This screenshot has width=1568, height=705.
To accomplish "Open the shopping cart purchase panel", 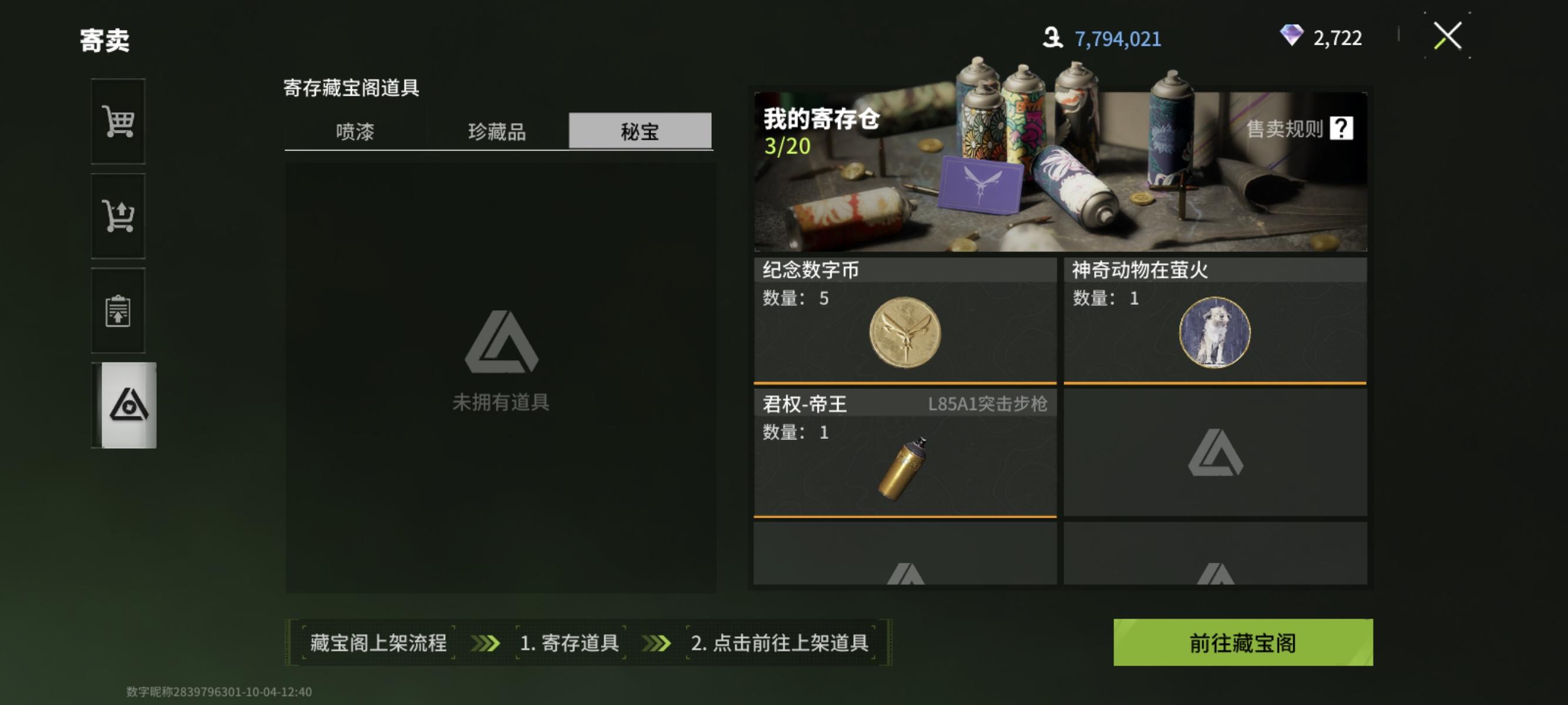I will tap(119, 122).
